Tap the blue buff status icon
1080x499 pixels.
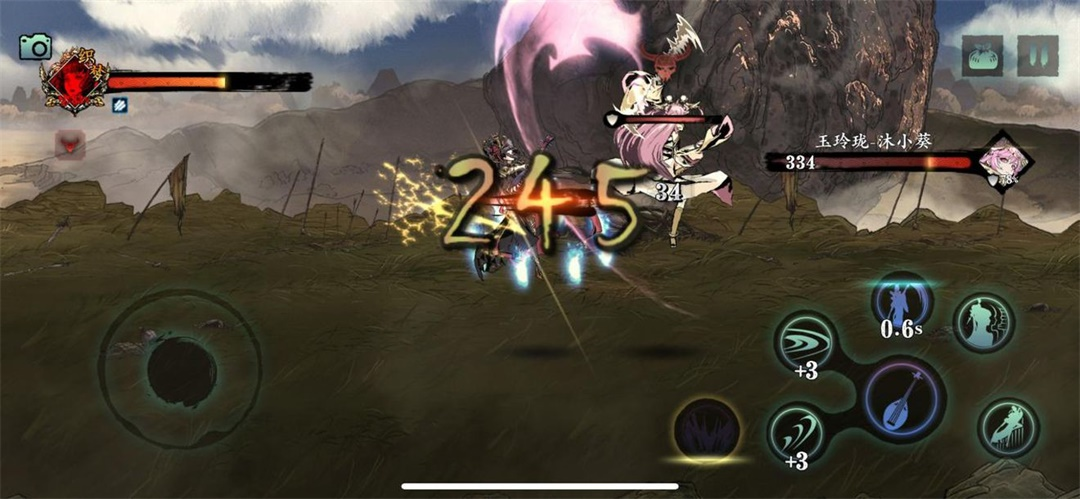[x=119, y=104]
